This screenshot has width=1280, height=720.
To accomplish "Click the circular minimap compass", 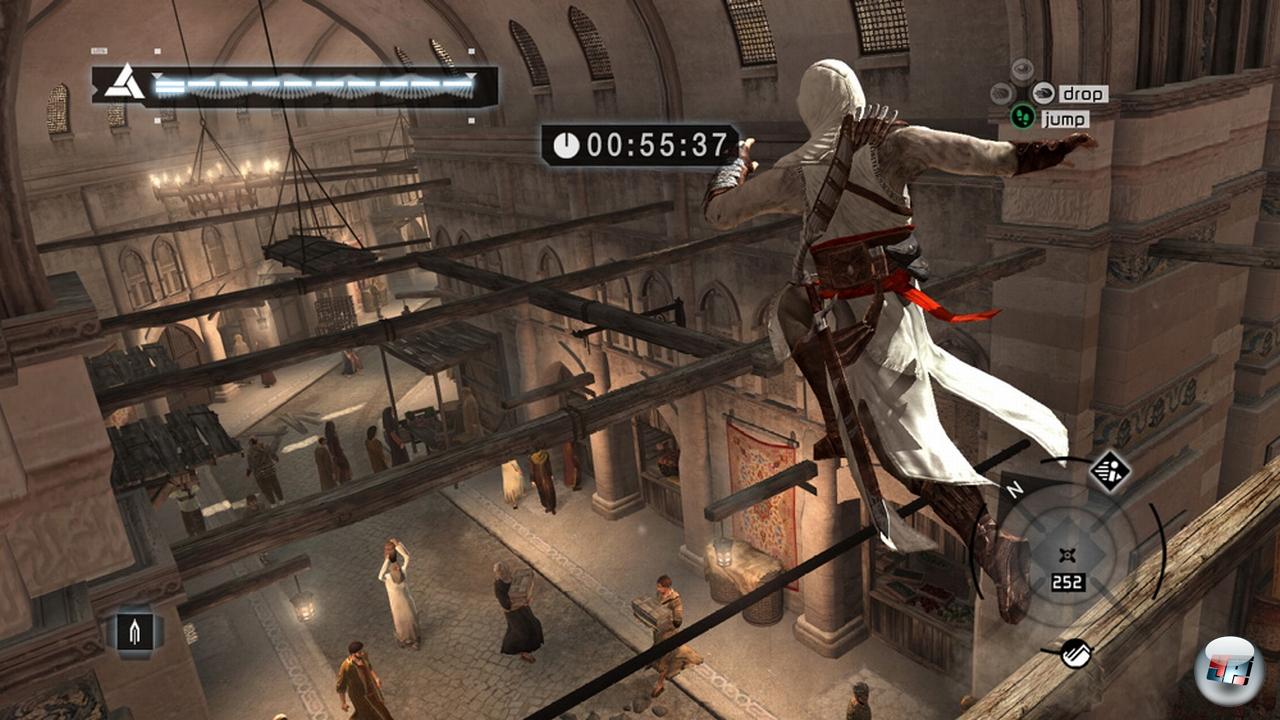I will 1067,555.
